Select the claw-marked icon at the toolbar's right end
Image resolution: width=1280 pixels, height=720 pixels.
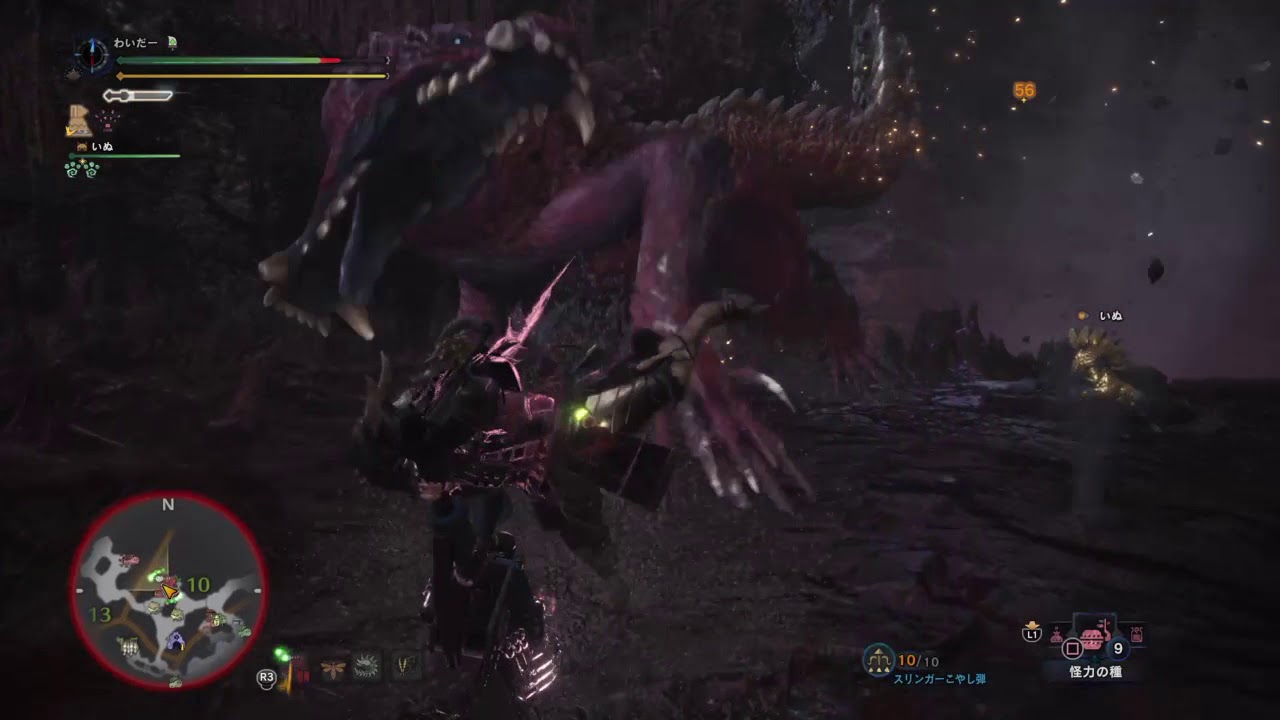(404, 667)
